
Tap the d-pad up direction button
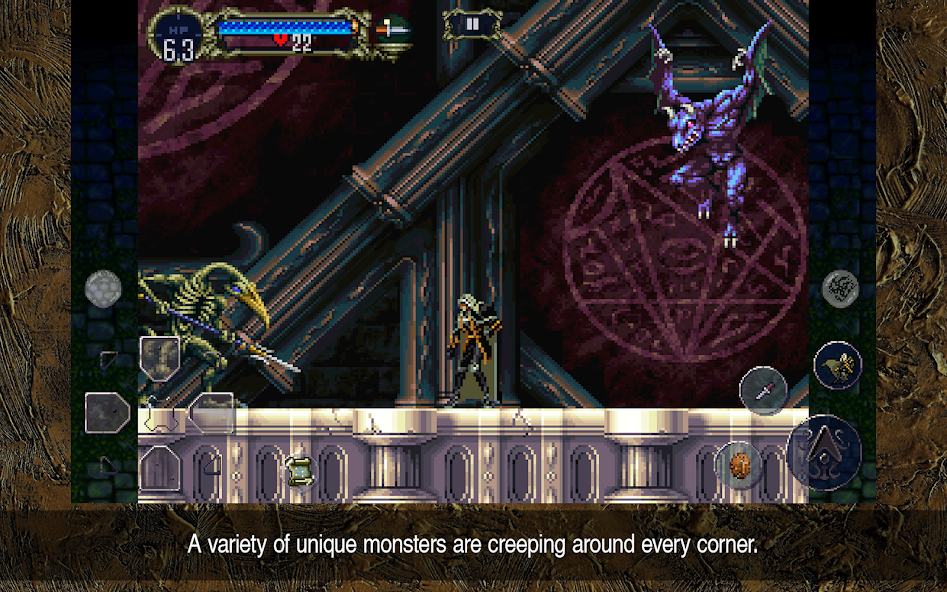[x=160, y=358]
